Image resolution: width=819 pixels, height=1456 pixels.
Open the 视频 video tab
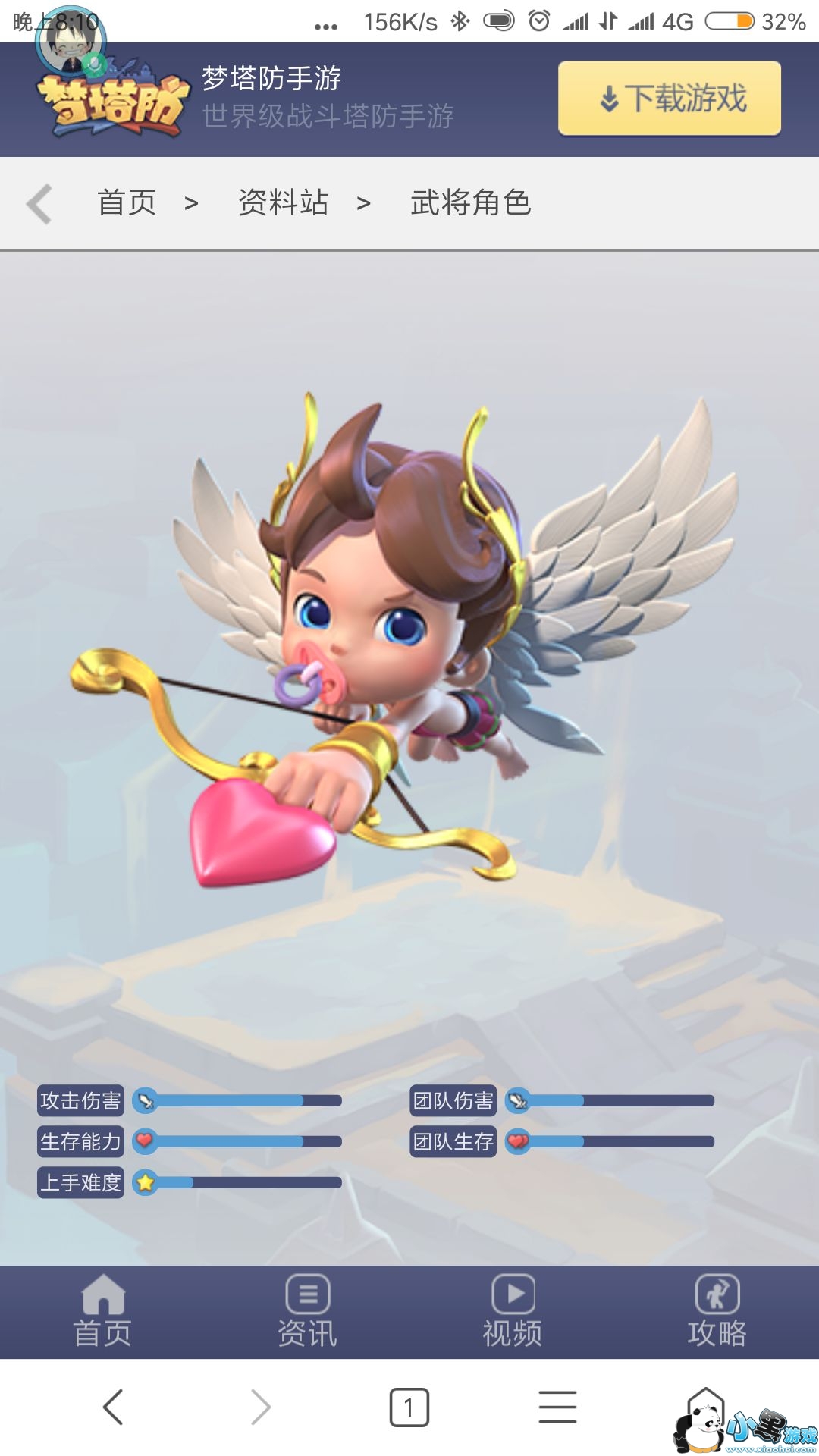pyautogui.click(x=513, y=1312)
